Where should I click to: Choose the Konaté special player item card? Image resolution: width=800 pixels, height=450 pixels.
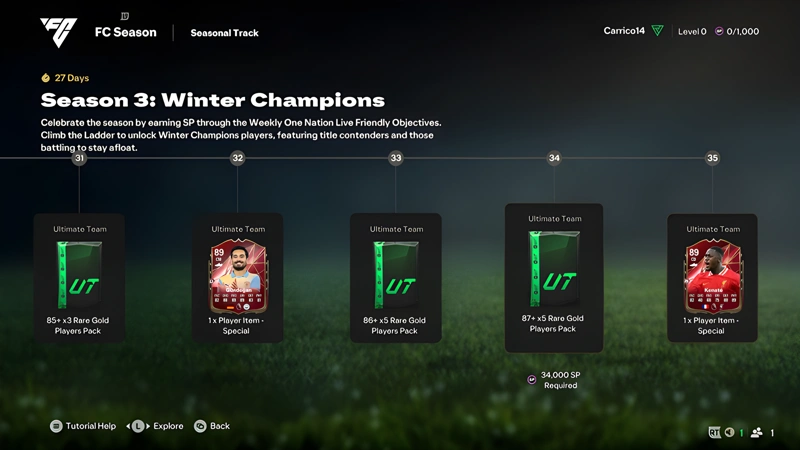[x=712, y=278]
